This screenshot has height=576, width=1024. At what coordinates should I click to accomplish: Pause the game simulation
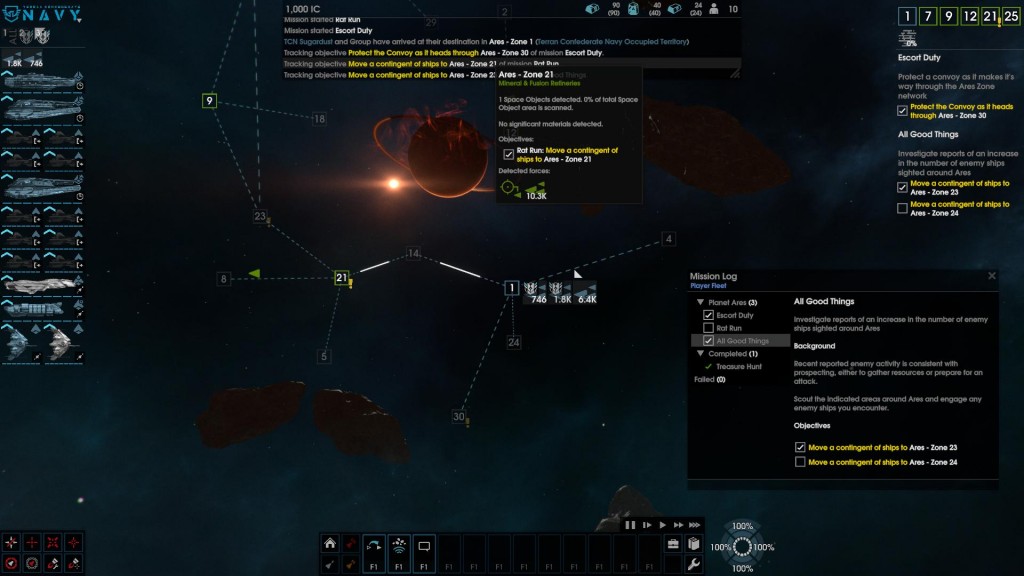[x=631, y=524]
